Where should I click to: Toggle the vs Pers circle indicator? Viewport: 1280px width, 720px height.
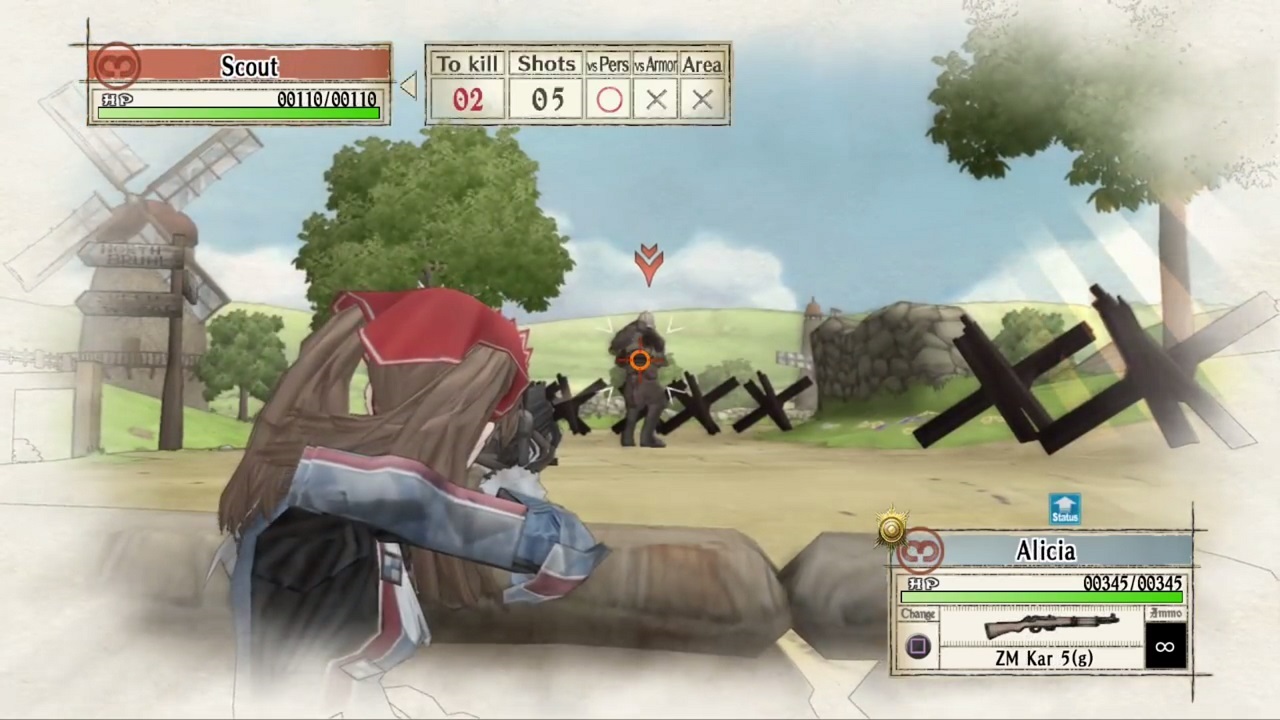tap(610, 99)
